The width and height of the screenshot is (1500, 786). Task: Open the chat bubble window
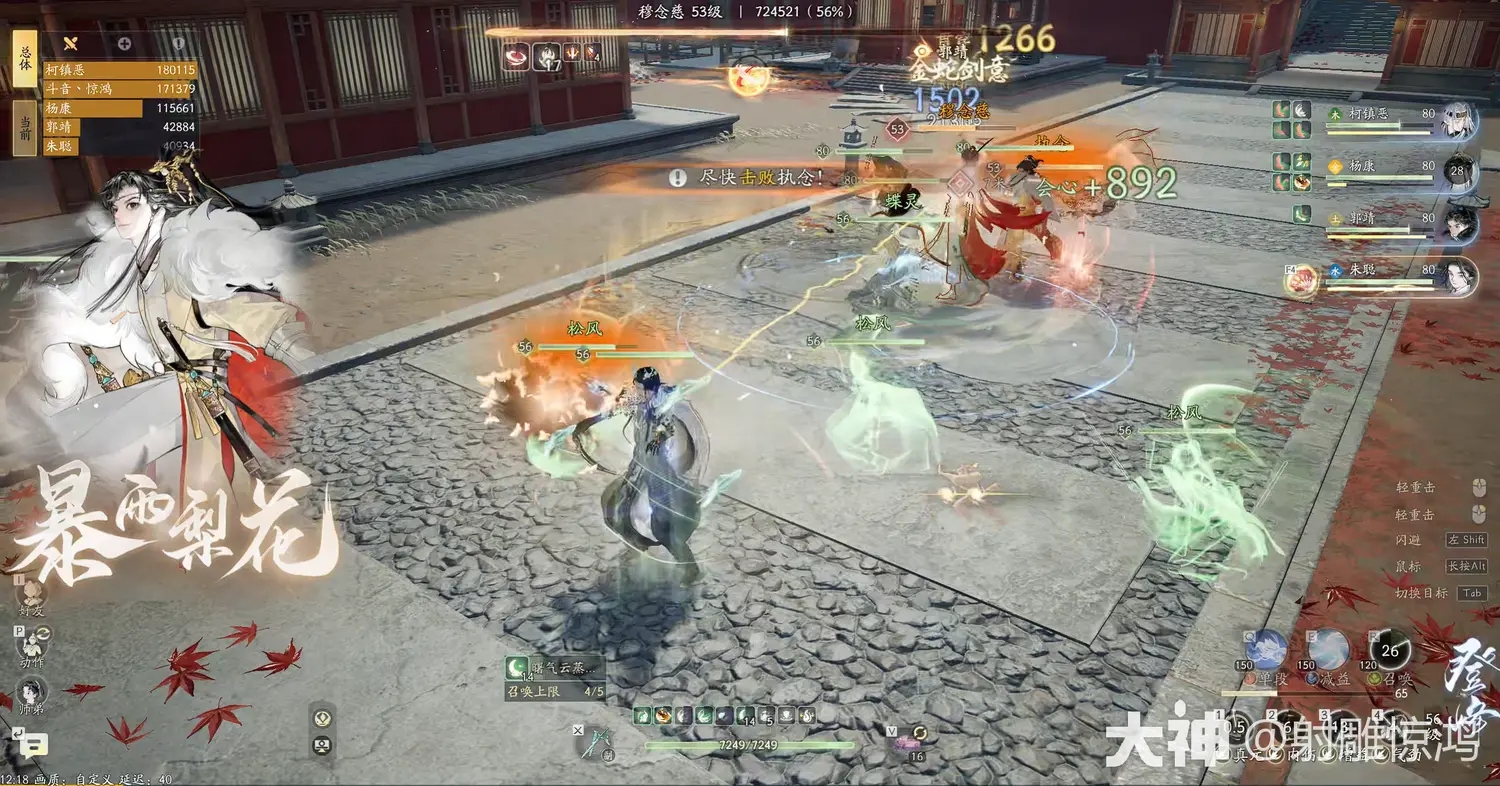(x=33, y=743)
